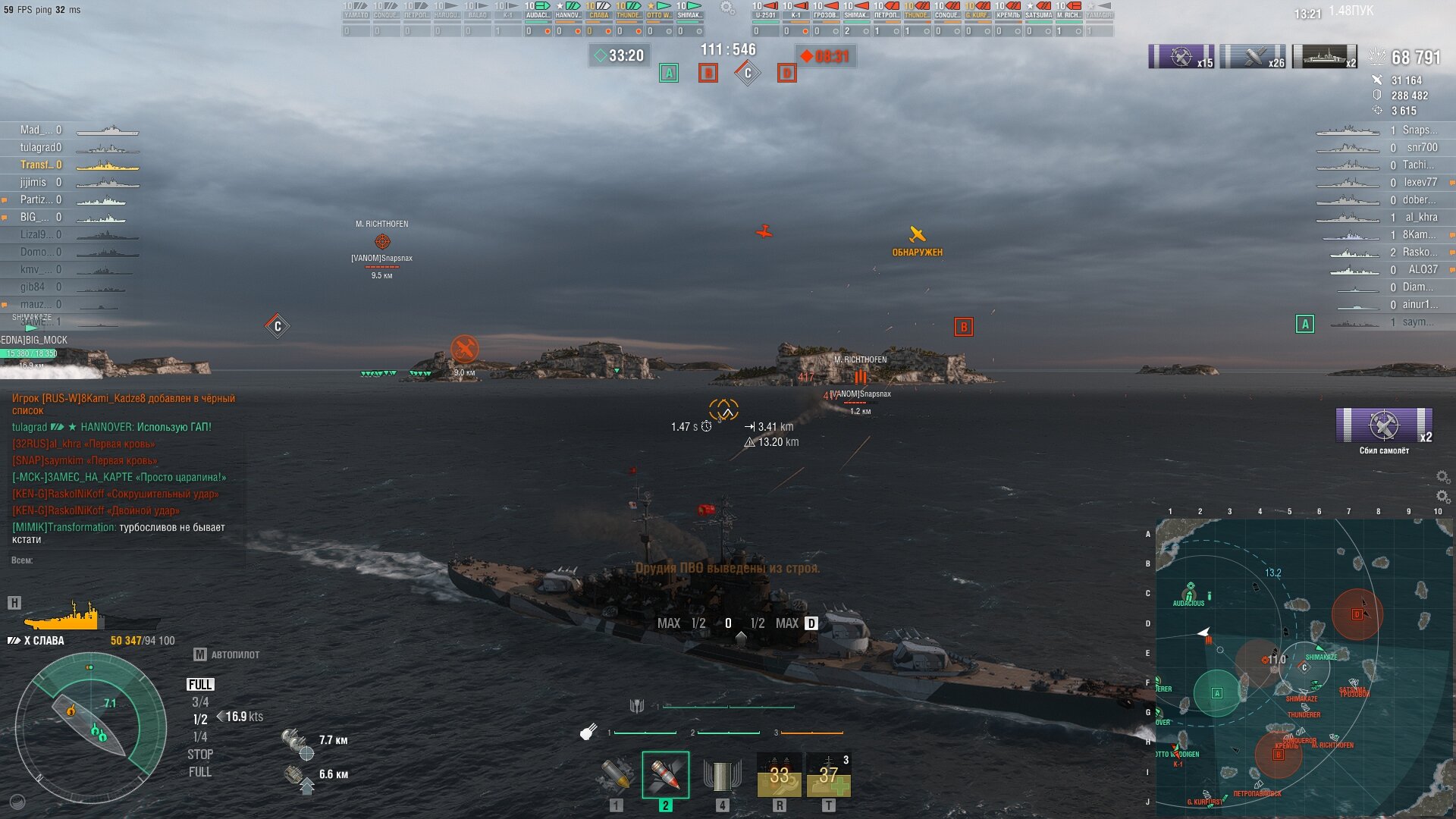Open settings via gear between team ship bars

tap(727, 8)
